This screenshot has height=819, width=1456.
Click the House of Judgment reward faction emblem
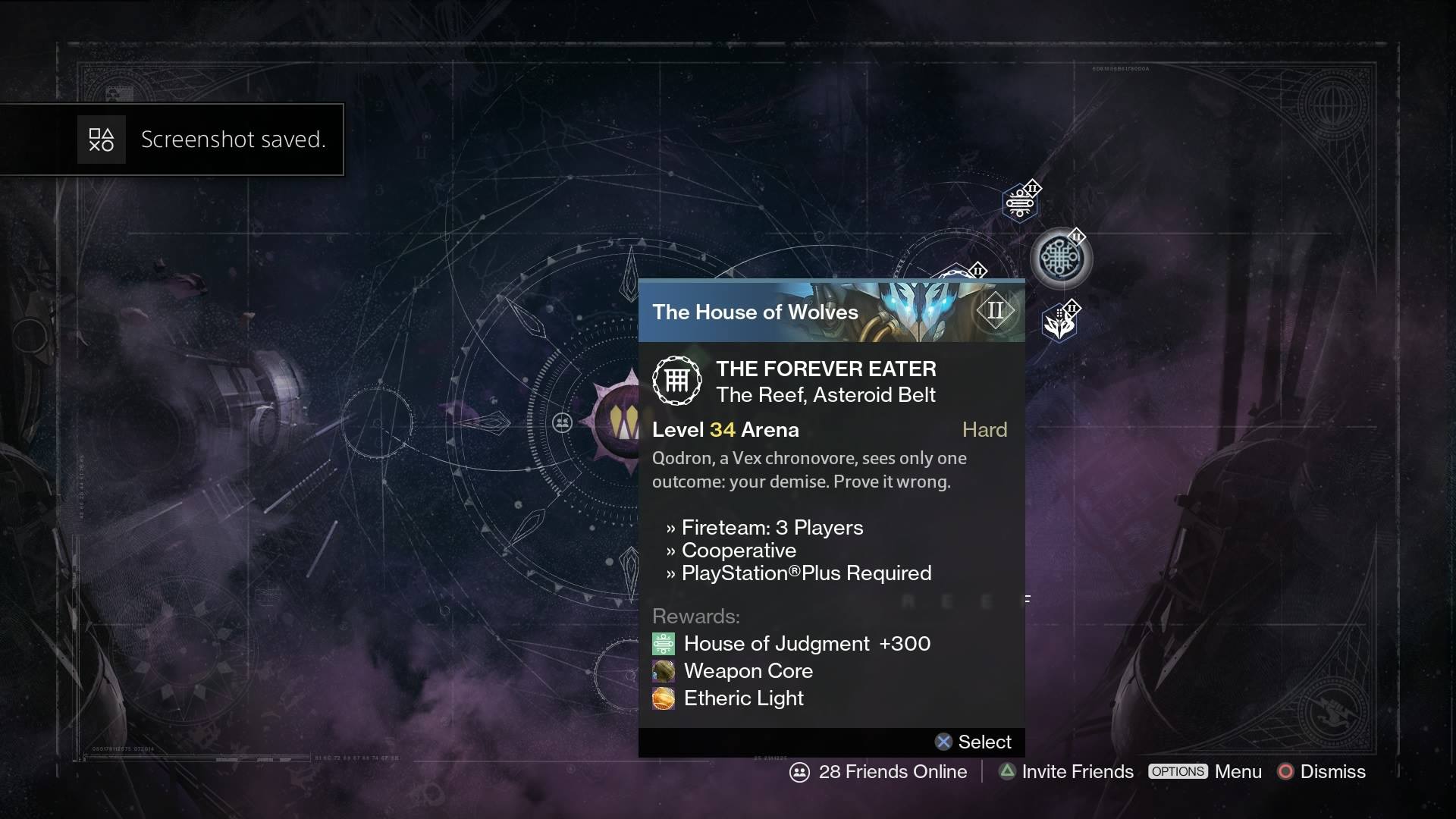click(663, 643)
